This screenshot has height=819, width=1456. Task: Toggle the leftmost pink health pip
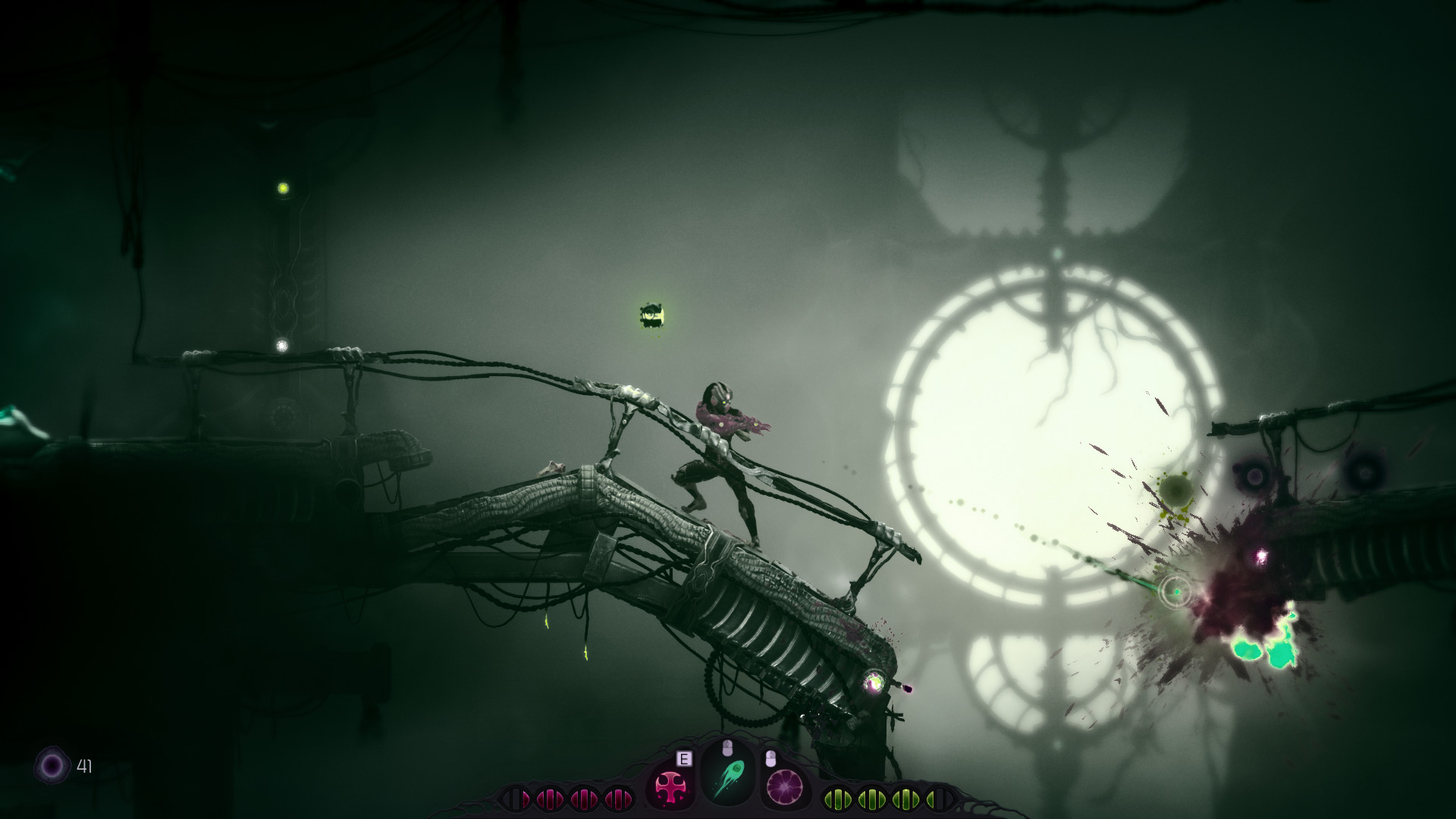pyautogui.click(x=516, y=798)
